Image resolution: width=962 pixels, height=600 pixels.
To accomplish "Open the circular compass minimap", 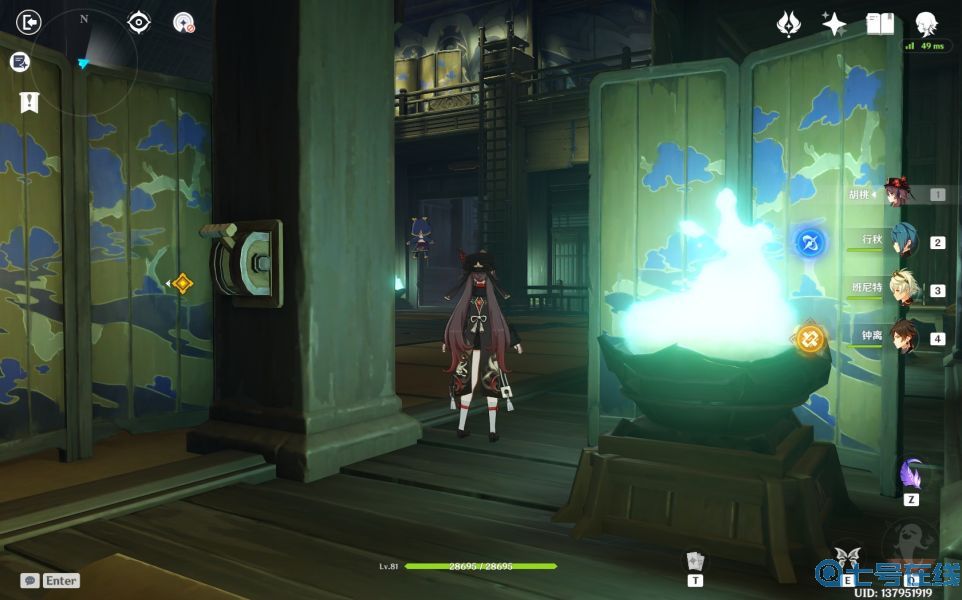I will tap(84, 63).
